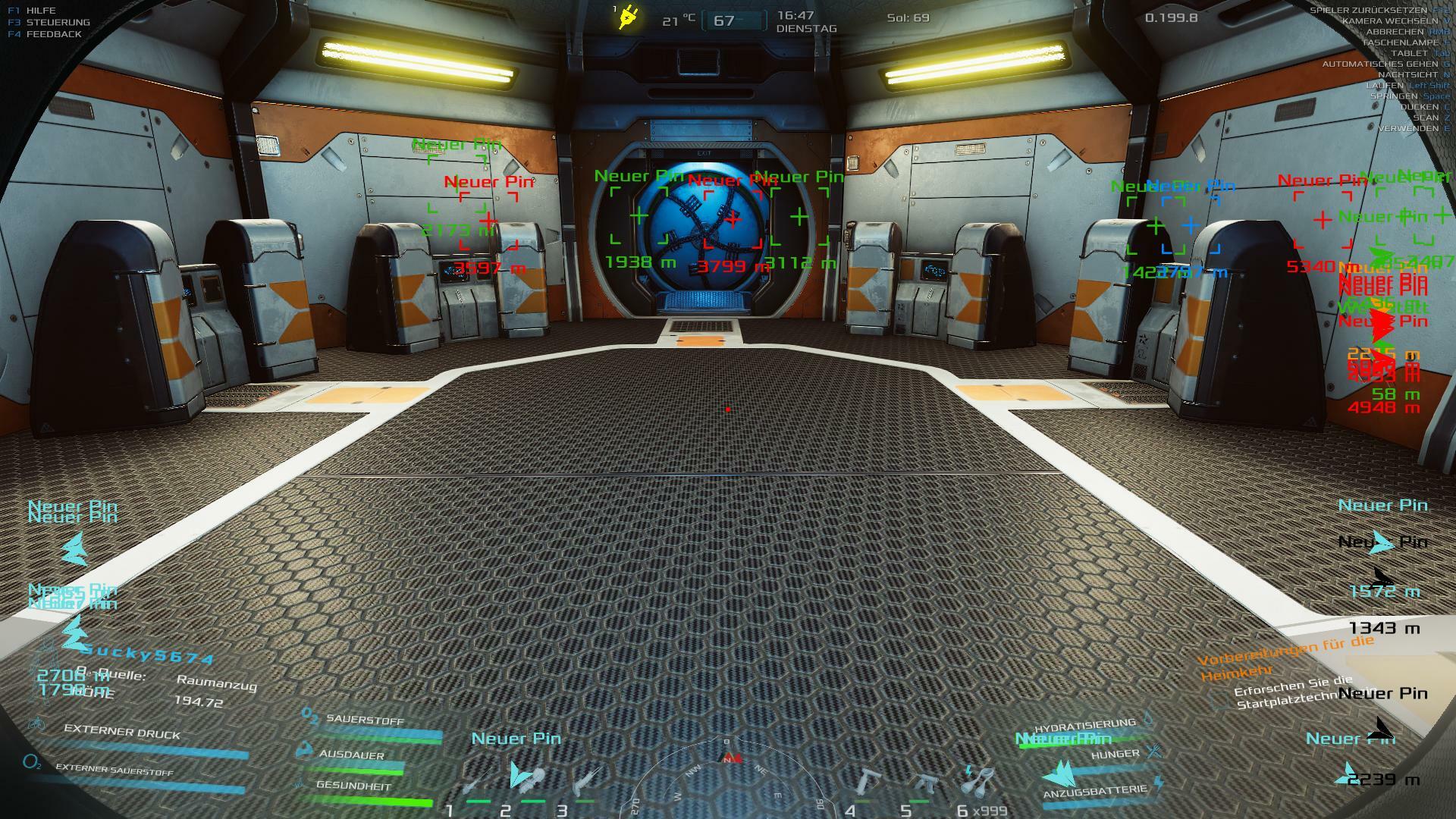The width and height of the screenshot is (1456, 819).
Task: Equip the hotbar slot 3 tool
Action: click(584, 780)
